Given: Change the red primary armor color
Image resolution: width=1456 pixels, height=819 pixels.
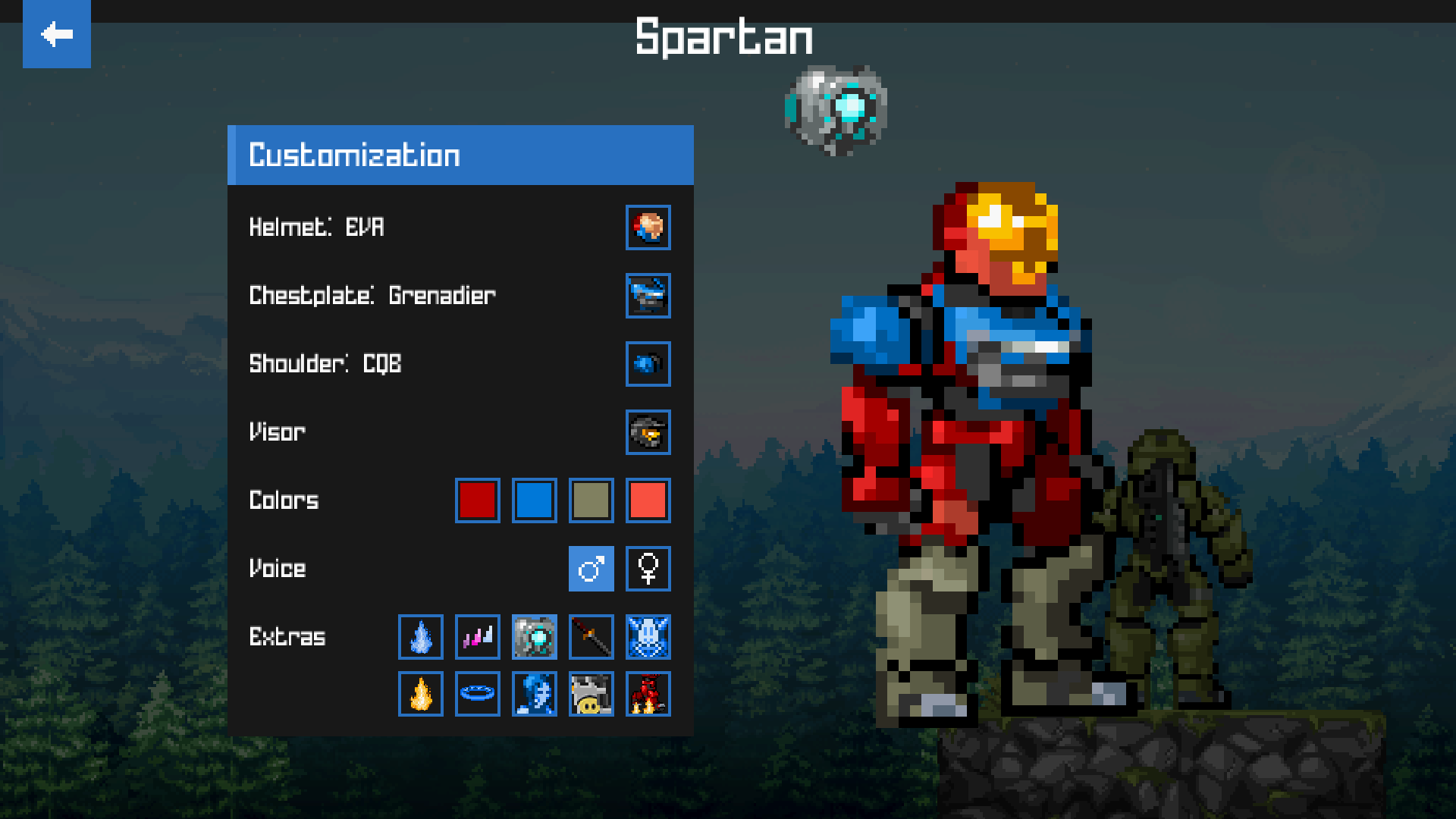Looking at the screenshot, I should click(477, 500).
